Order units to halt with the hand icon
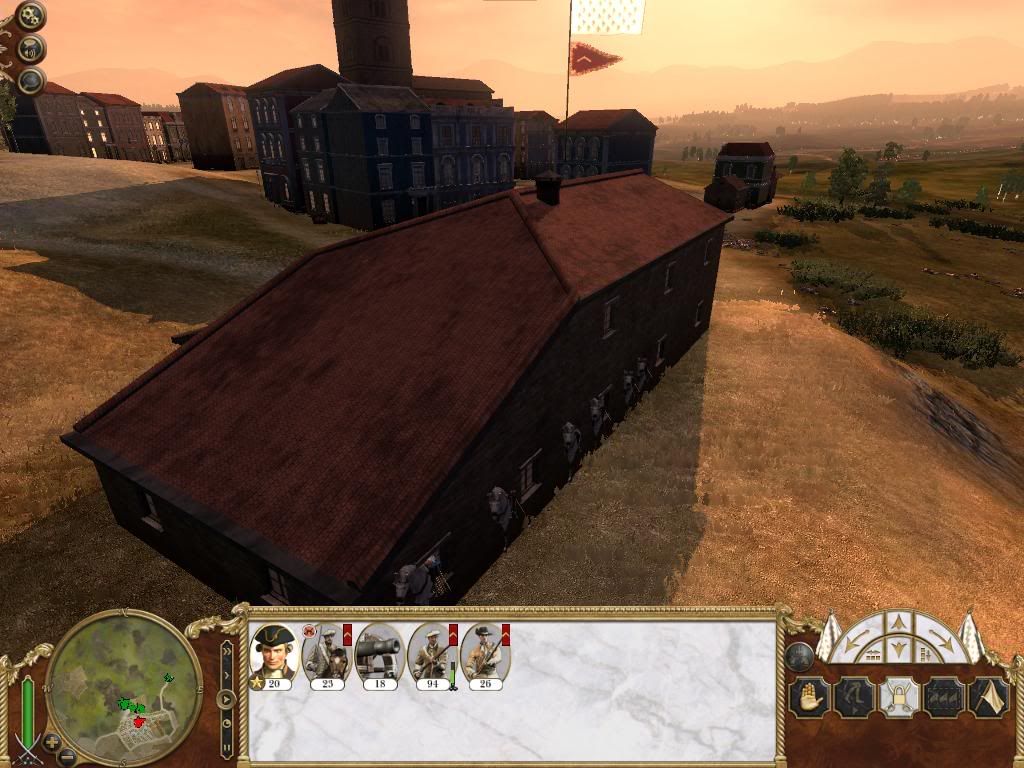Screen dimensions: 1024x768 809,697
